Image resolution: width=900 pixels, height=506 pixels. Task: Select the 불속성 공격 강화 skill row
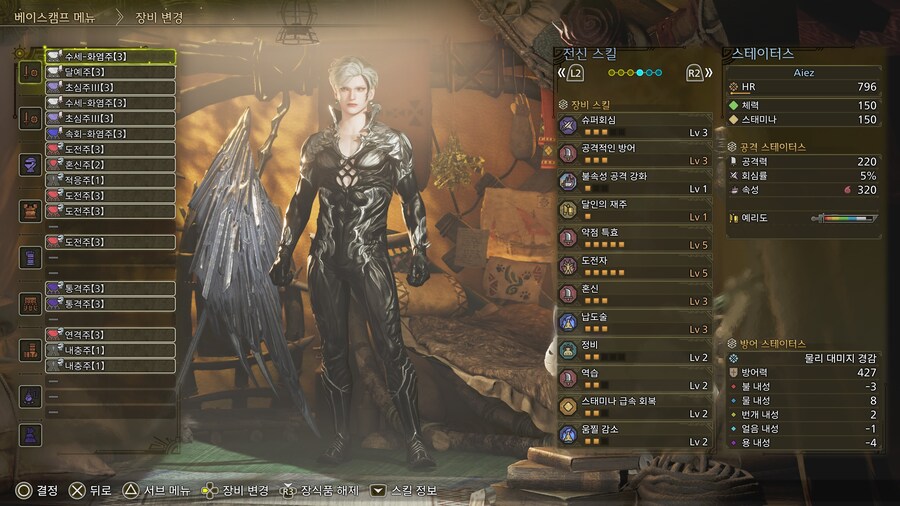(x=634, y=181)
